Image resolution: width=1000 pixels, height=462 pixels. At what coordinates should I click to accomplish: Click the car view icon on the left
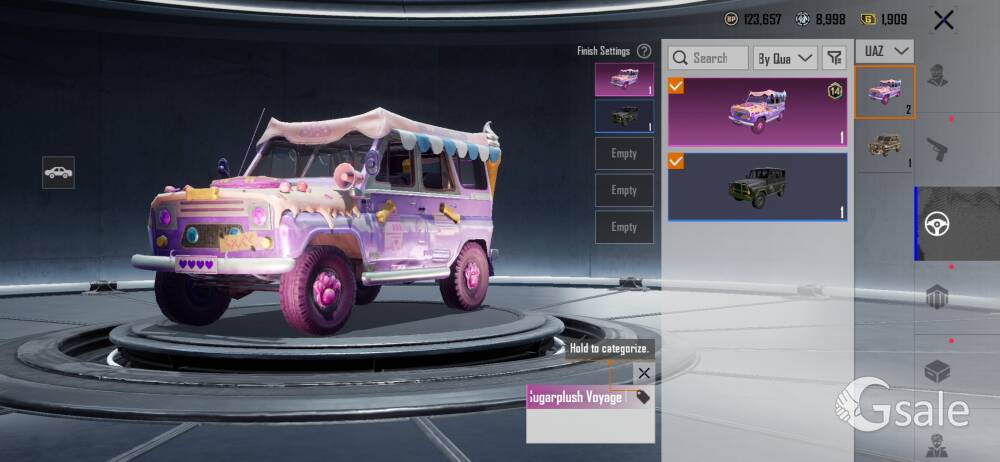[x=58, y=172]
